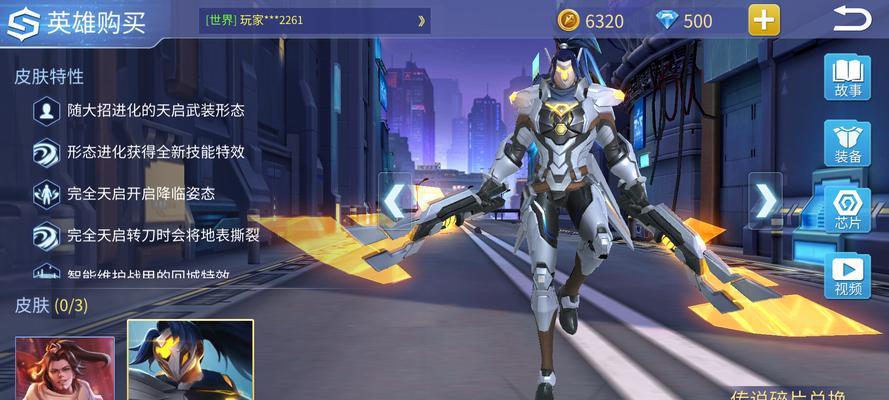Select the armored yellow-visor skin thumbnail
889x400 pixels.
[190, 361]
